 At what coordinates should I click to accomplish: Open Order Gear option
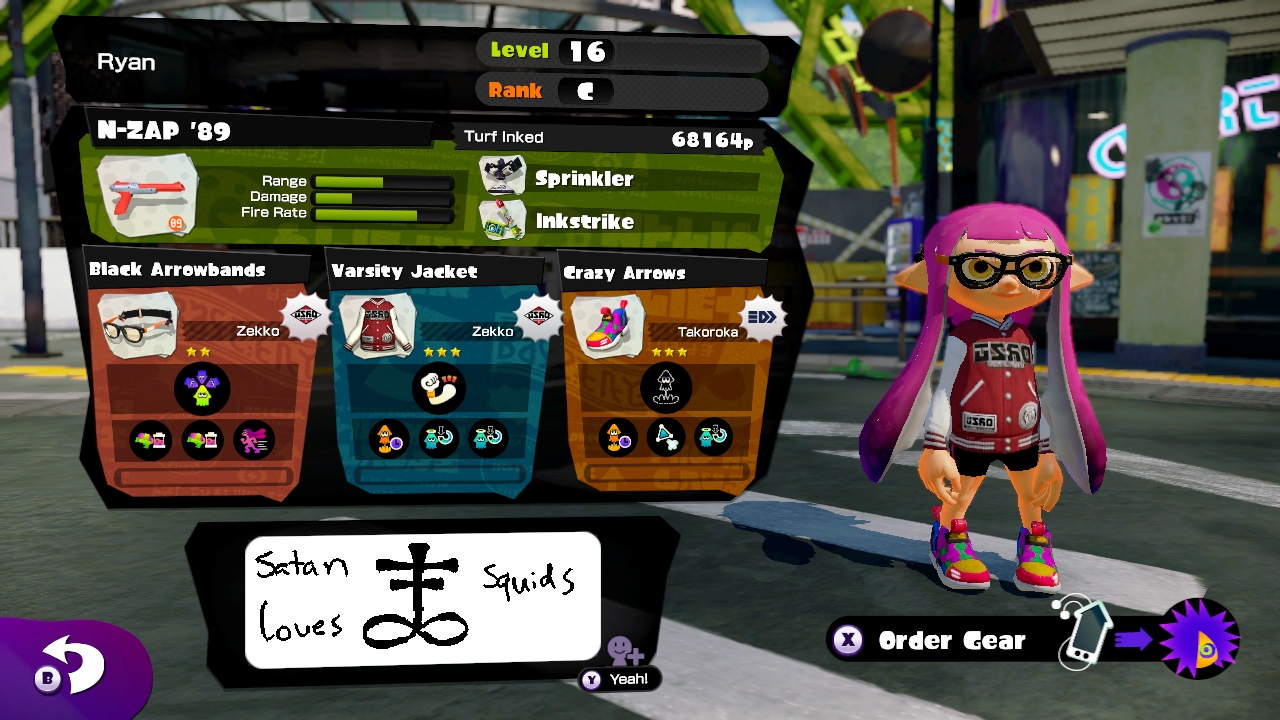click(950, 641)
